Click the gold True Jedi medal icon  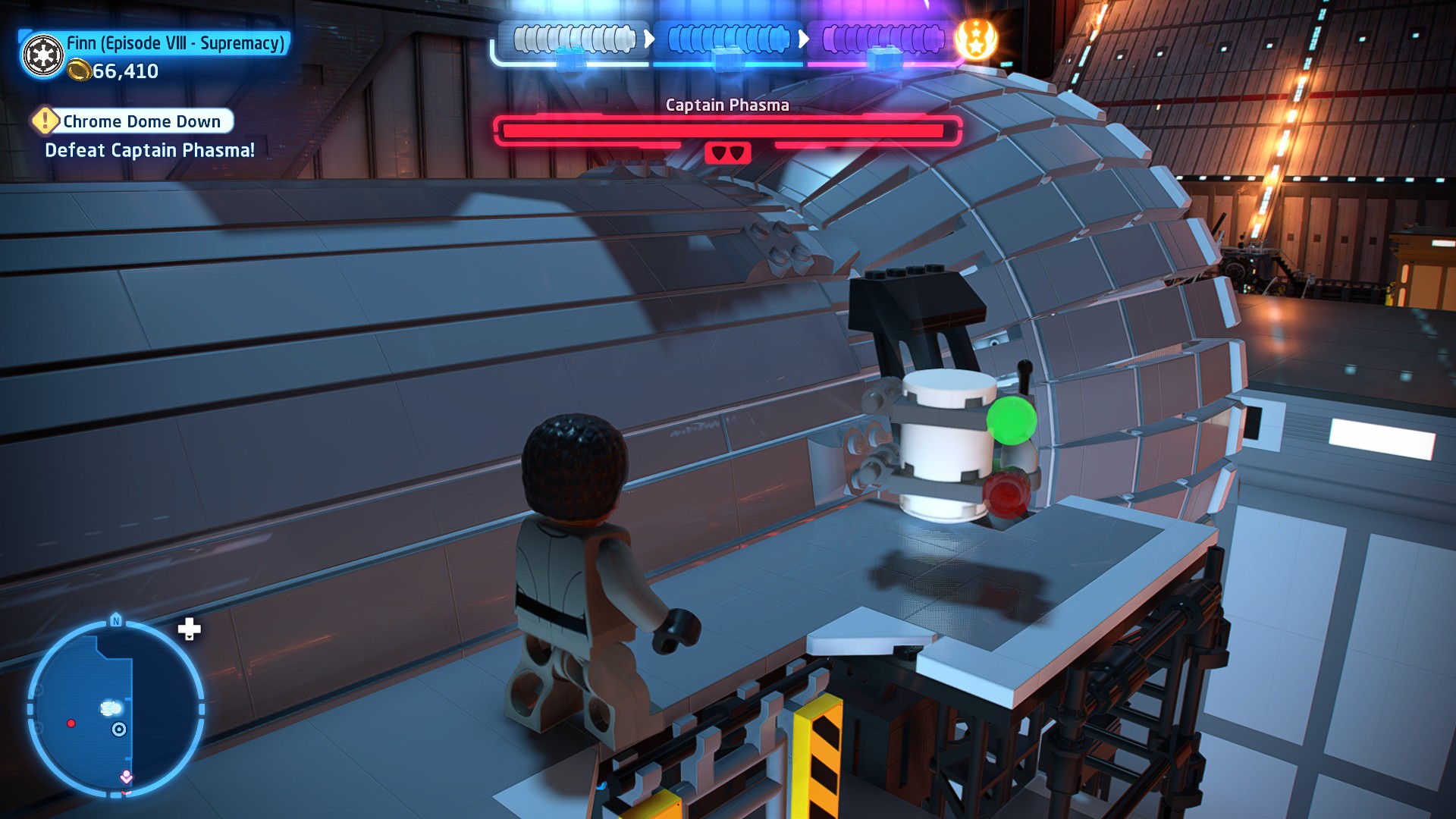(x=976, y=39)
